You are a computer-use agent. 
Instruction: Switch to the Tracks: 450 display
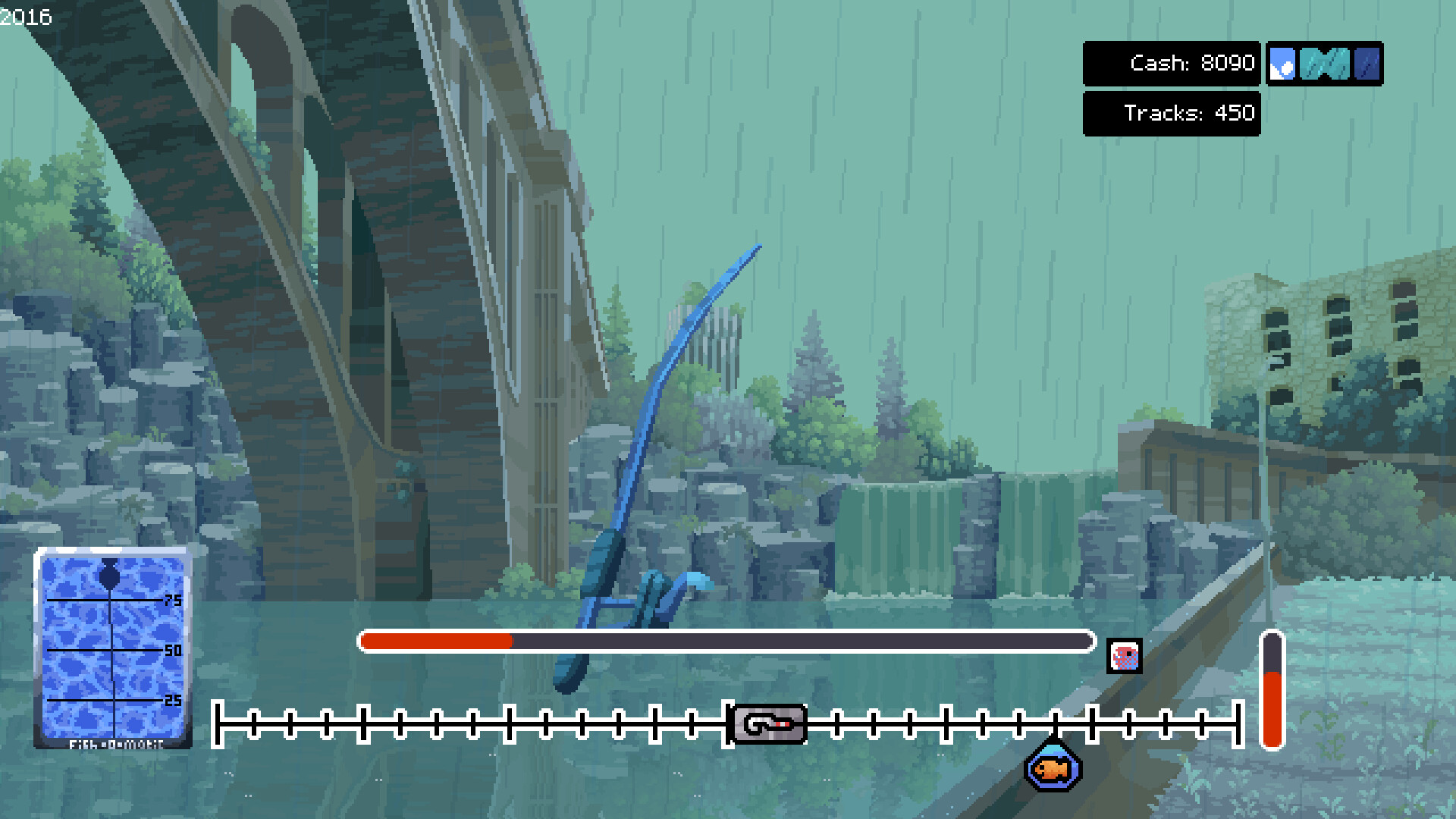[1172, 113]
